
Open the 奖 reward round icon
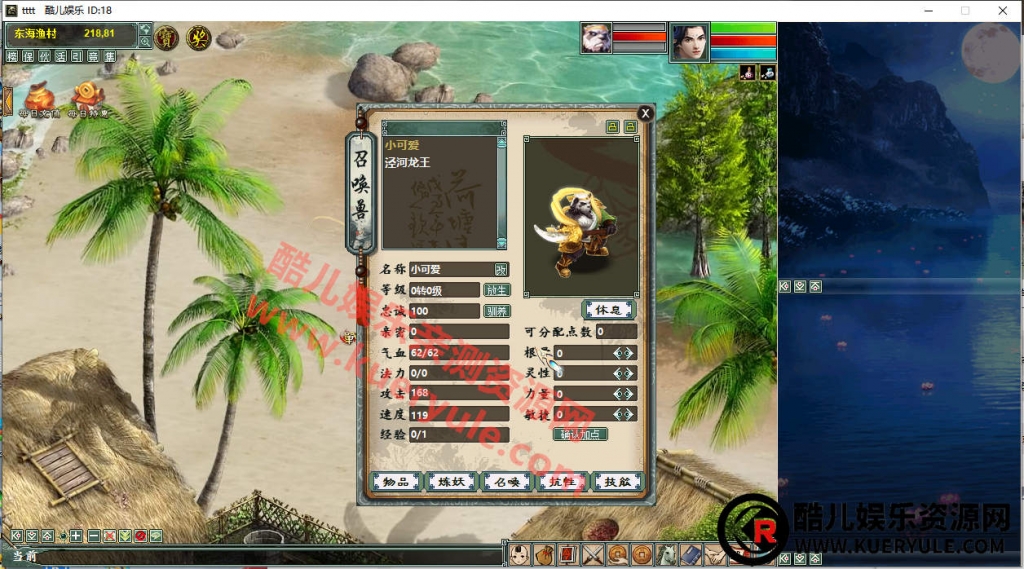pos(198,37)
